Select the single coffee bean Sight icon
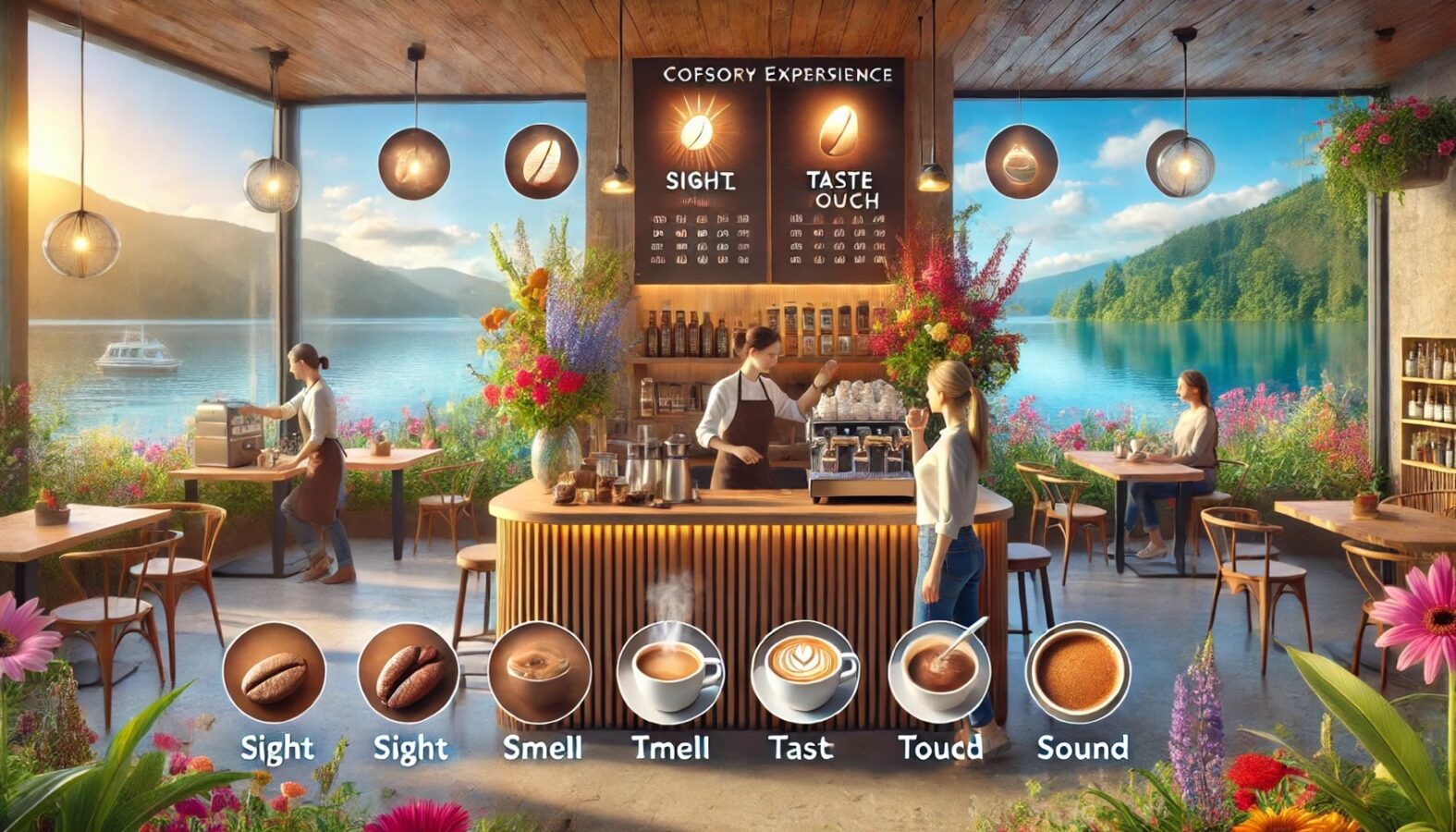The width and height of the screenshot is (1456, 832). click(274, 673)
